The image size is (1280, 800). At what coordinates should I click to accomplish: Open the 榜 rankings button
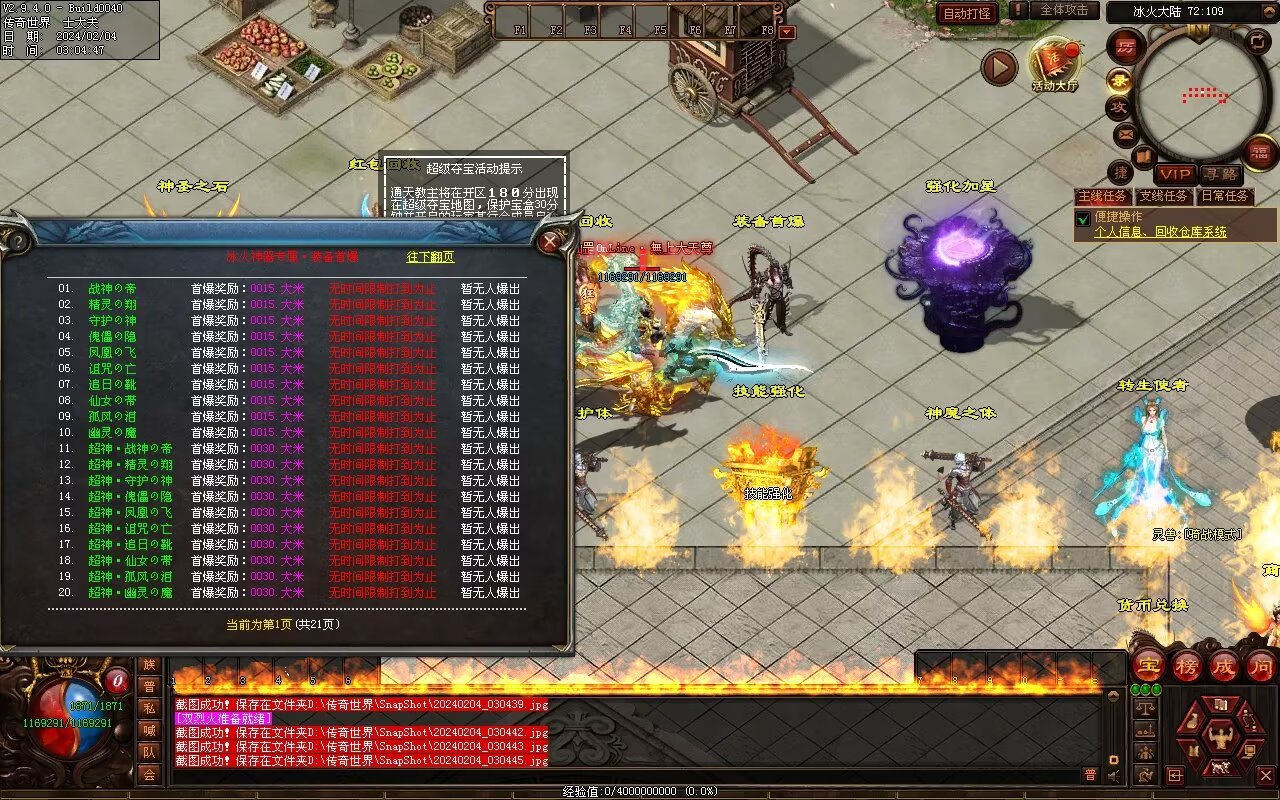coord(1187,665)
